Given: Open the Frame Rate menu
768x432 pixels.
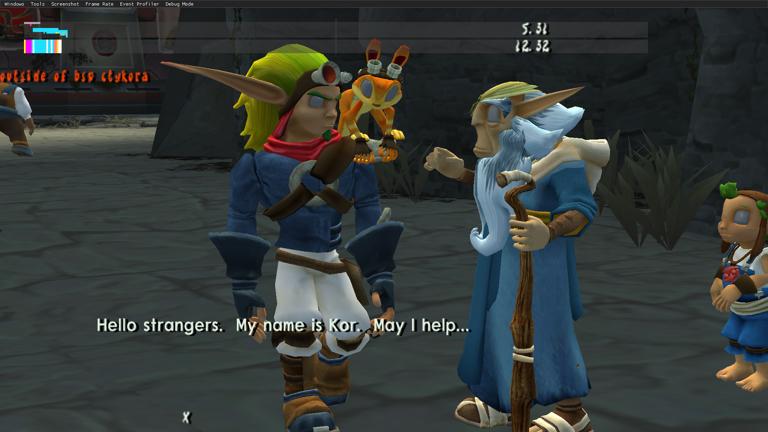Looking at the screenshot, I should coord(99,4).
